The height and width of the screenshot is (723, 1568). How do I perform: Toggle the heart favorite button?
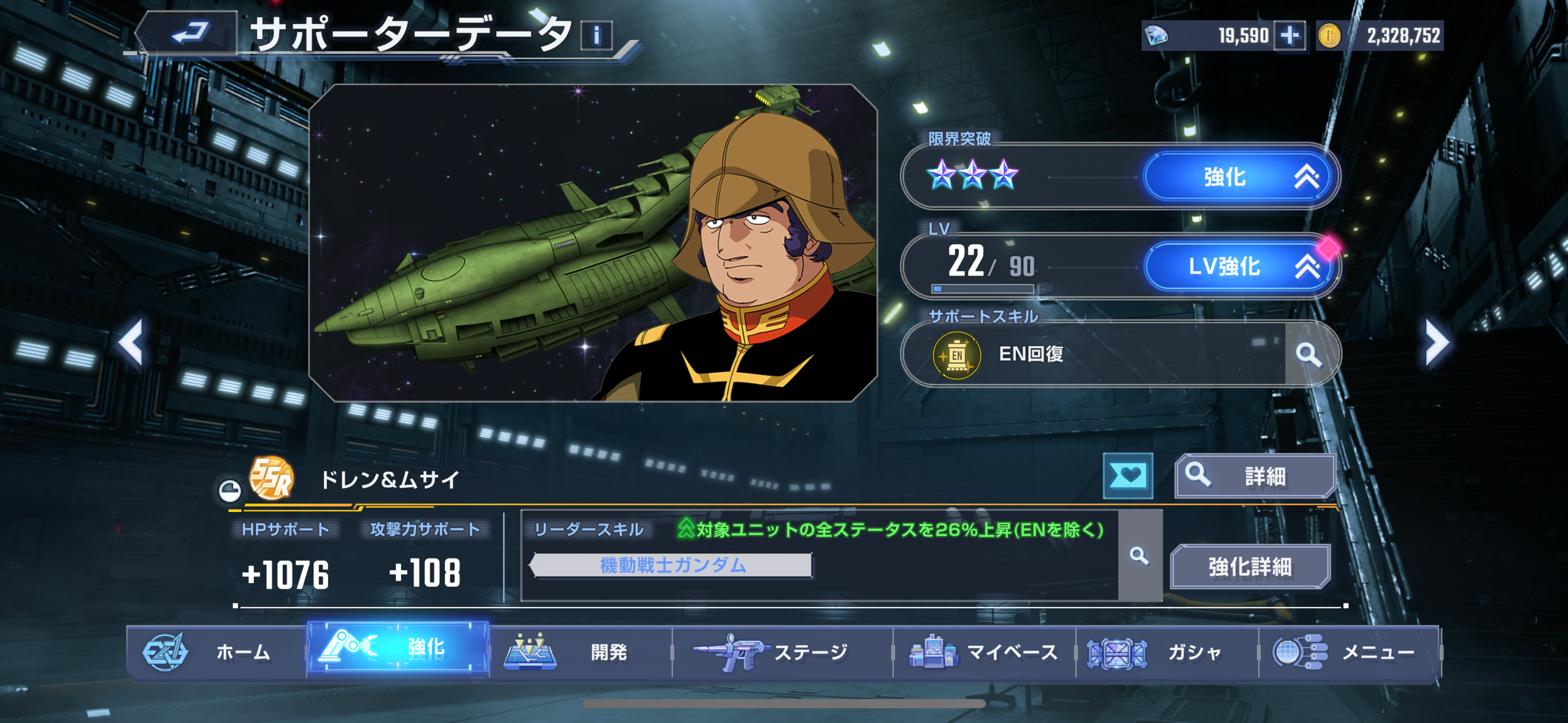click(x=1128, y=476)
